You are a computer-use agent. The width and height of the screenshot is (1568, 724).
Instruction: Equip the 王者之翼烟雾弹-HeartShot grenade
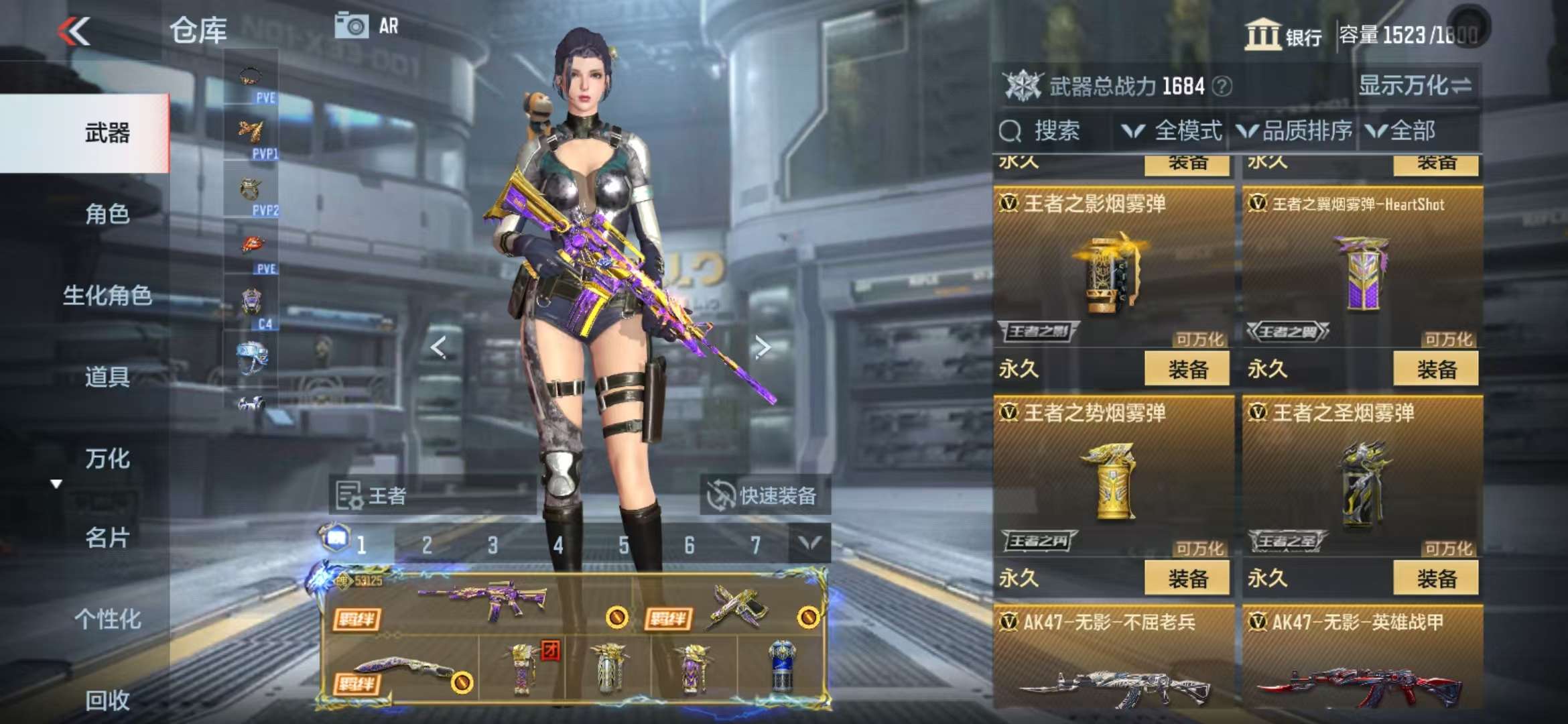click(x=1435, y=369)
